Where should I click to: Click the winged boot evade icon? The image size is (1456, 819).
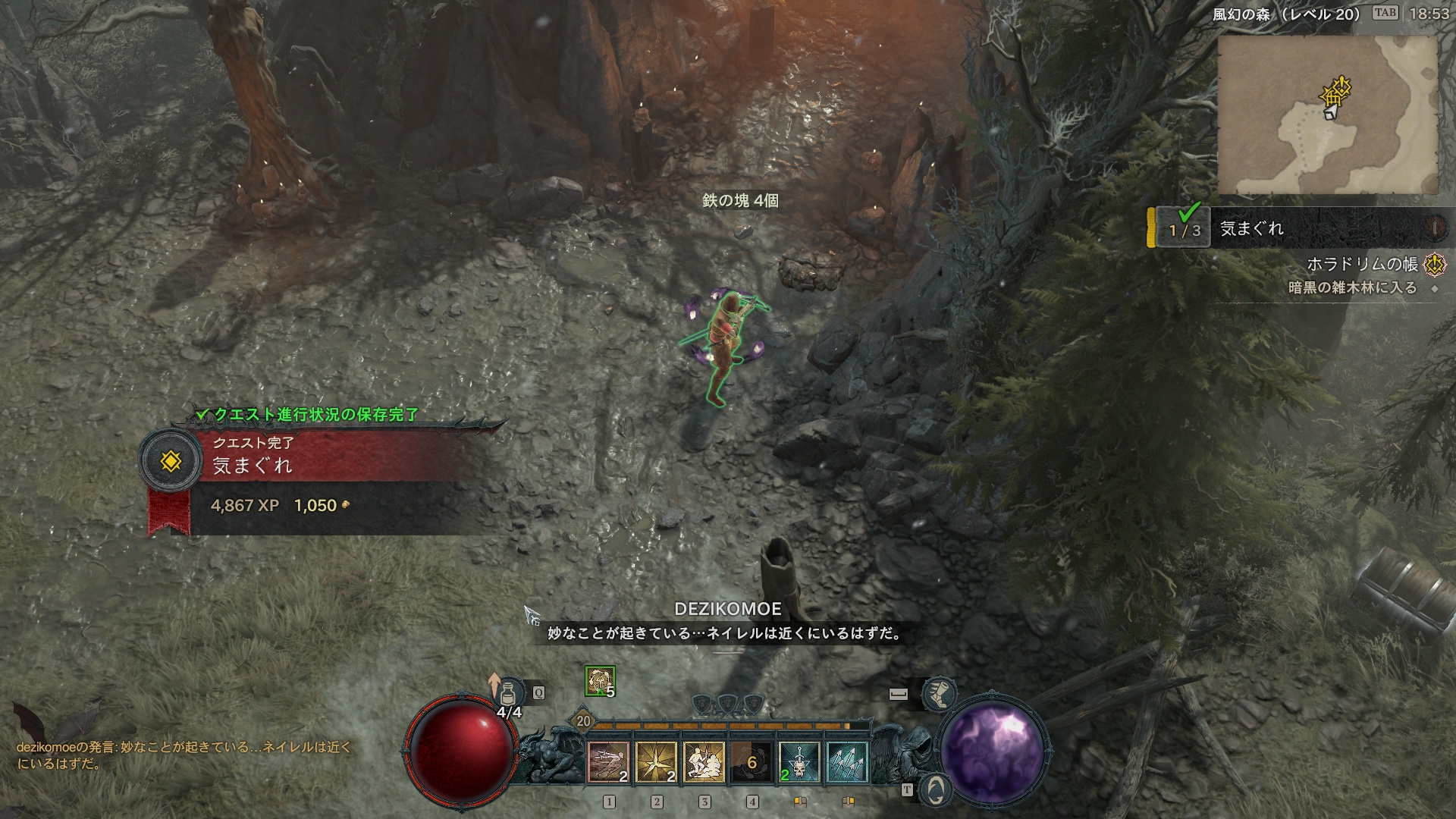[x=939, y=693]
